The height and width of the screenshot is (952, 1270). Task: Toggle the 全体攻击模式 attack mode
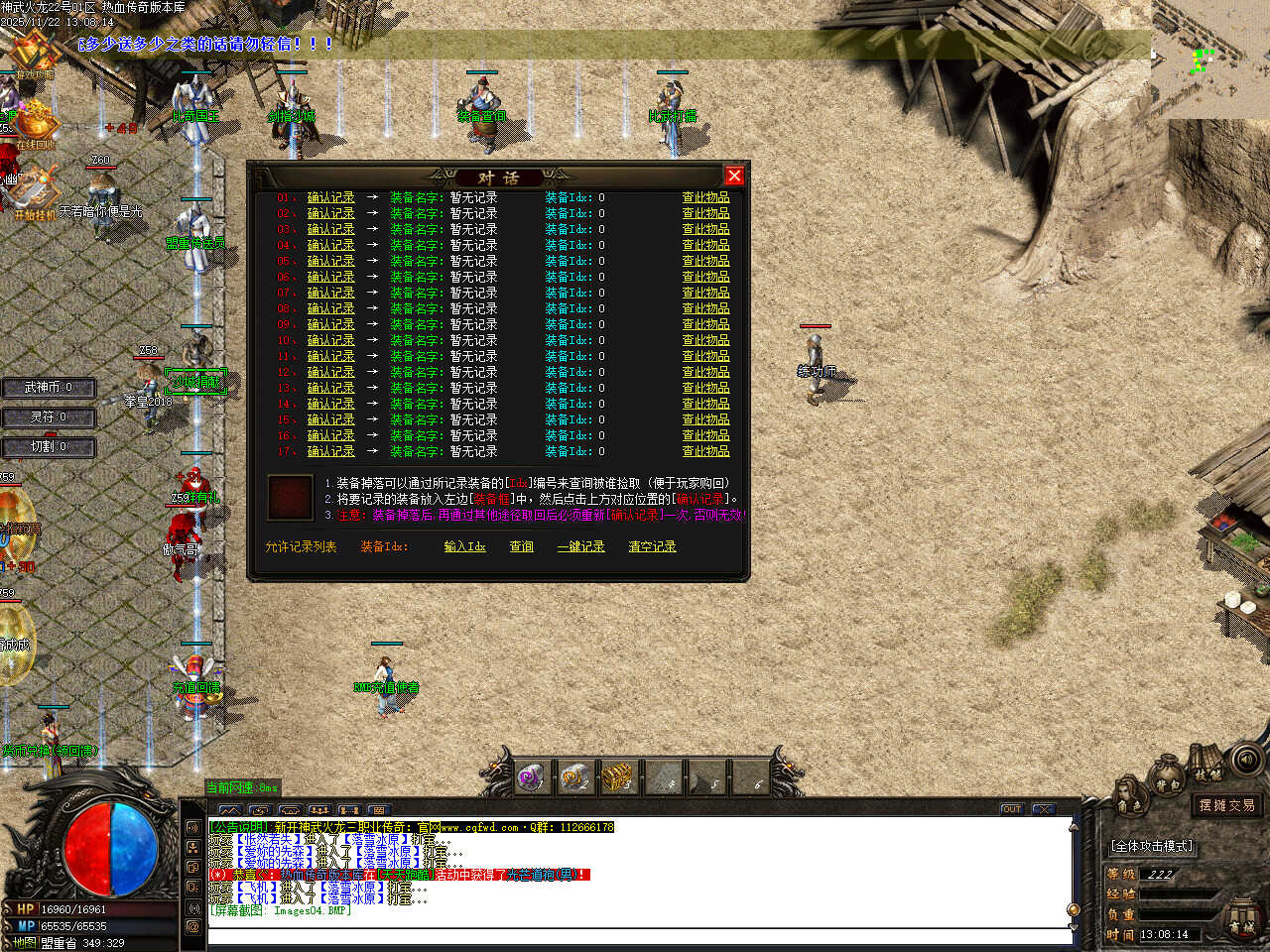pos(1152,846)
